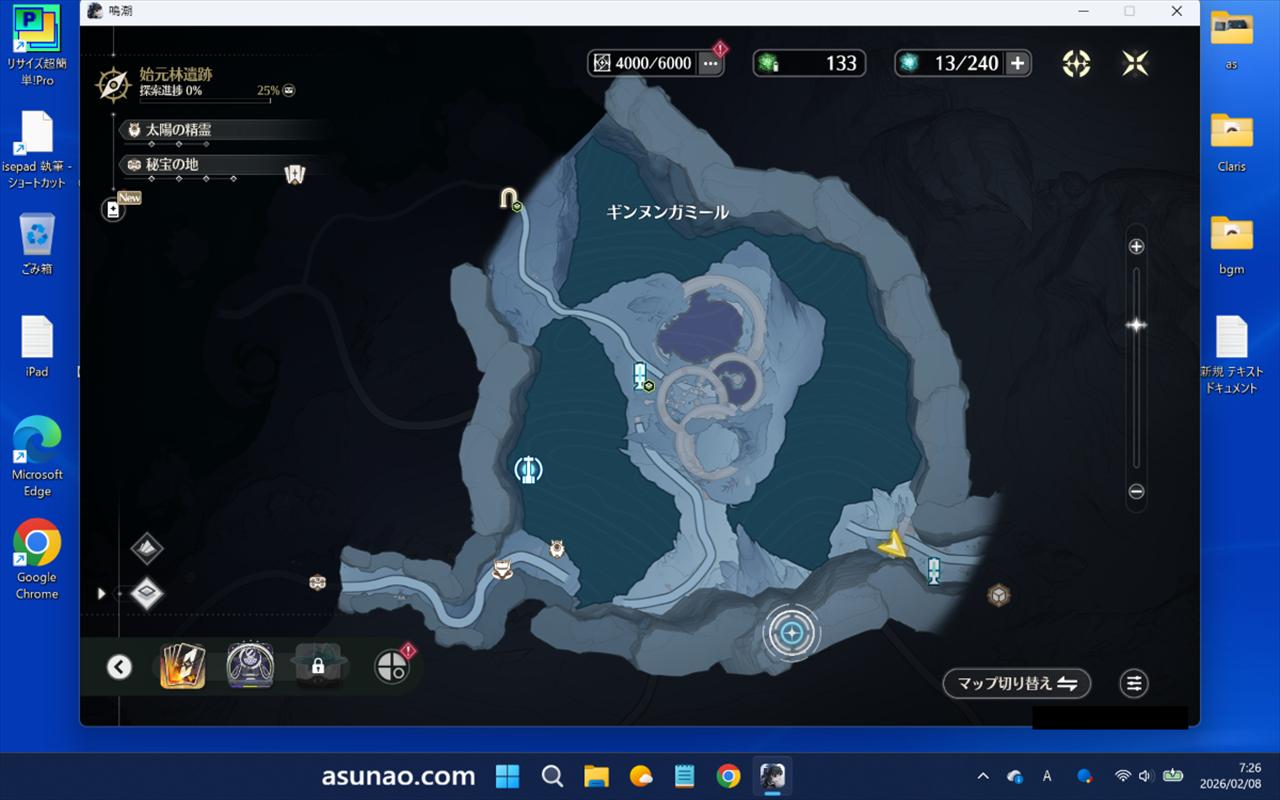Select the 秘宝の地 exploration entry
Screen dimensions: 1280x800
tap(172, 164)
